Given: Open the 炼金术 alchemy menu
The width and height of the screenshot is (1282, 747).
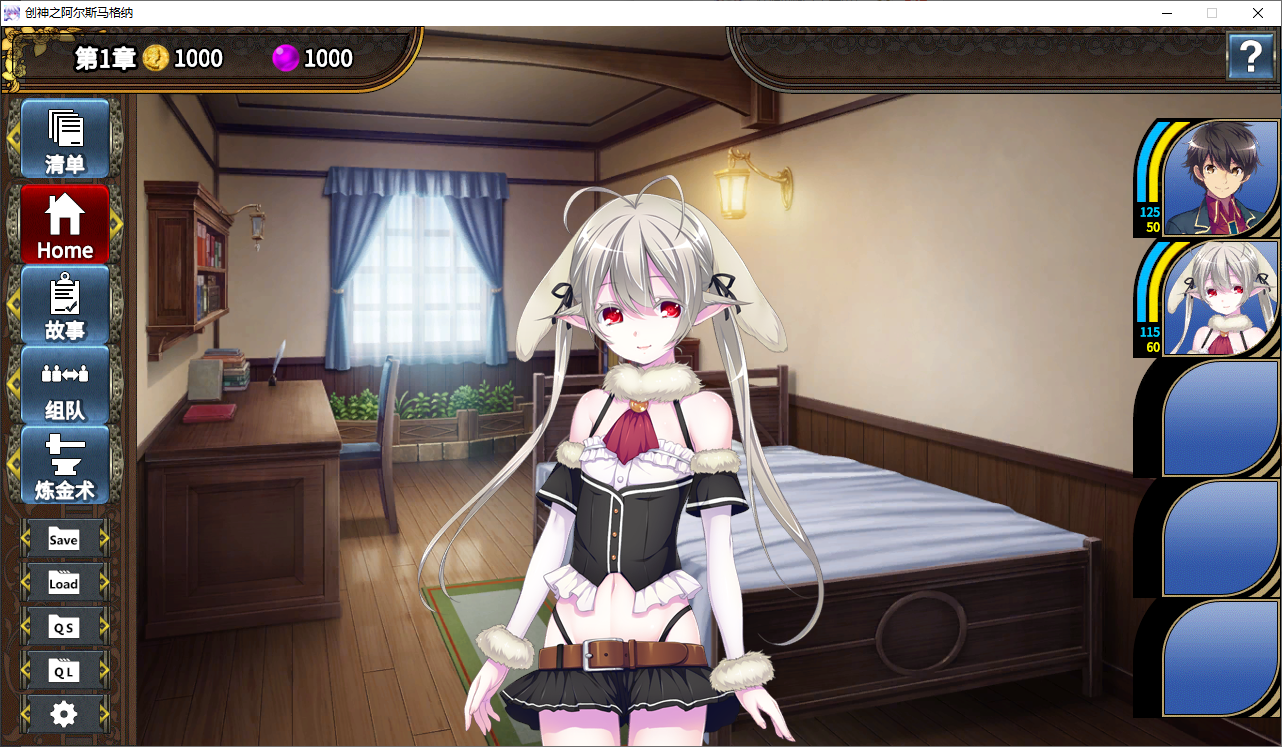Looking at the screenshot, I should pyautogui.click(x=65, y=465).
